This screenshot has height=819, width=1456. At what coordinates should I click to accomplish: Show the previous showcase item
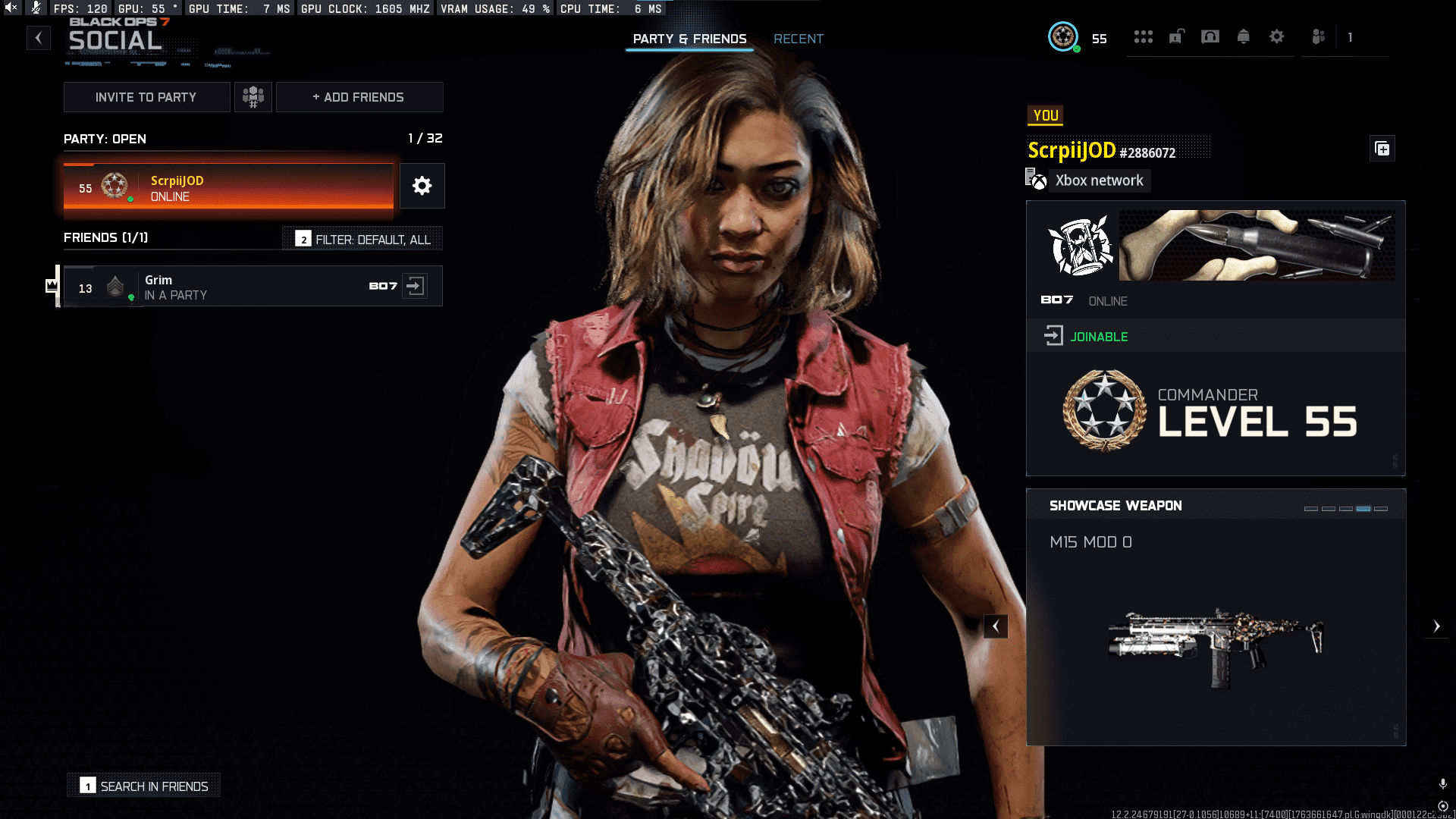(x=996, y=626)
